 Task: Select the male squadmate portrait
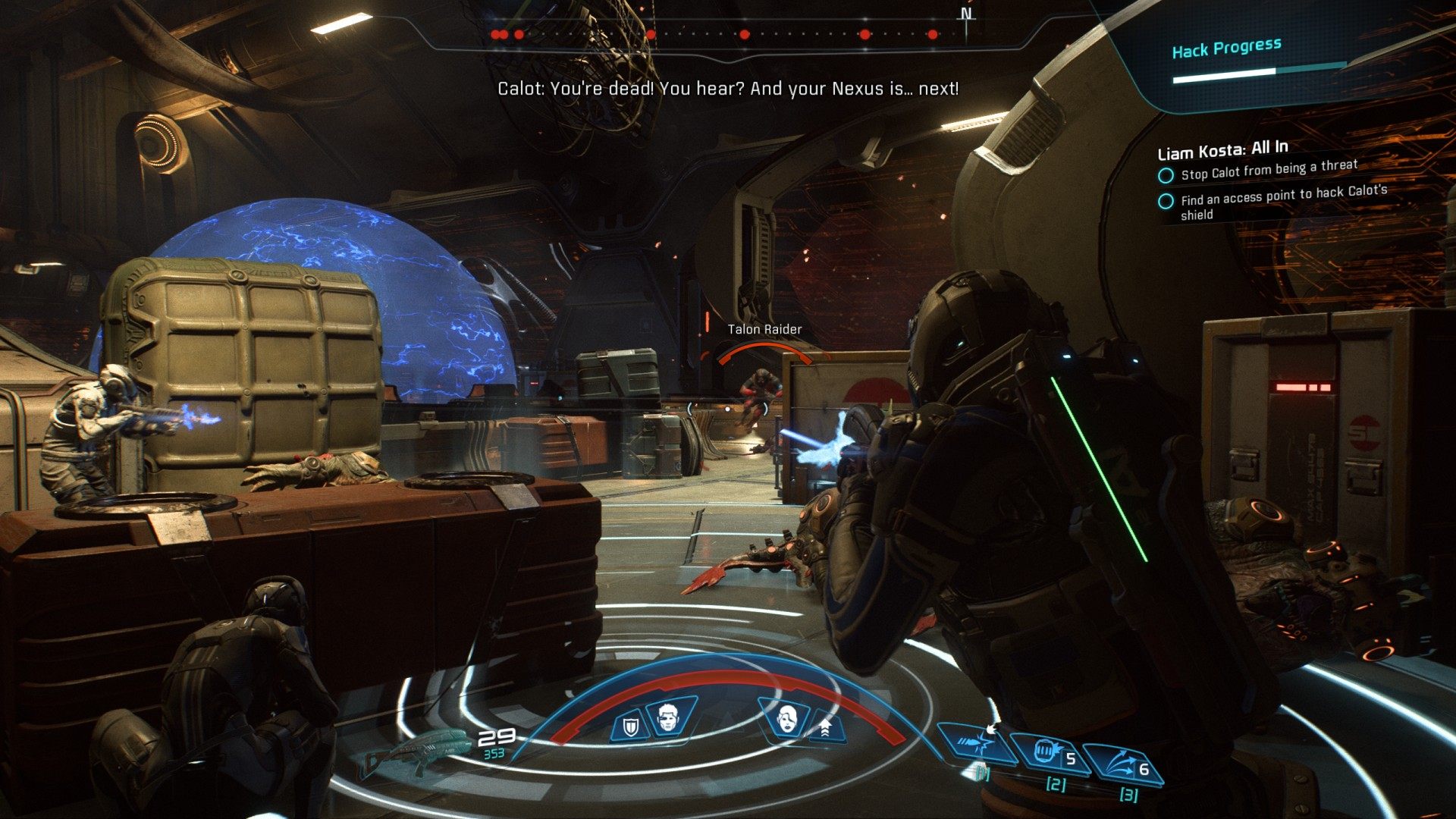pyautogui.click(x=668, y=717)
